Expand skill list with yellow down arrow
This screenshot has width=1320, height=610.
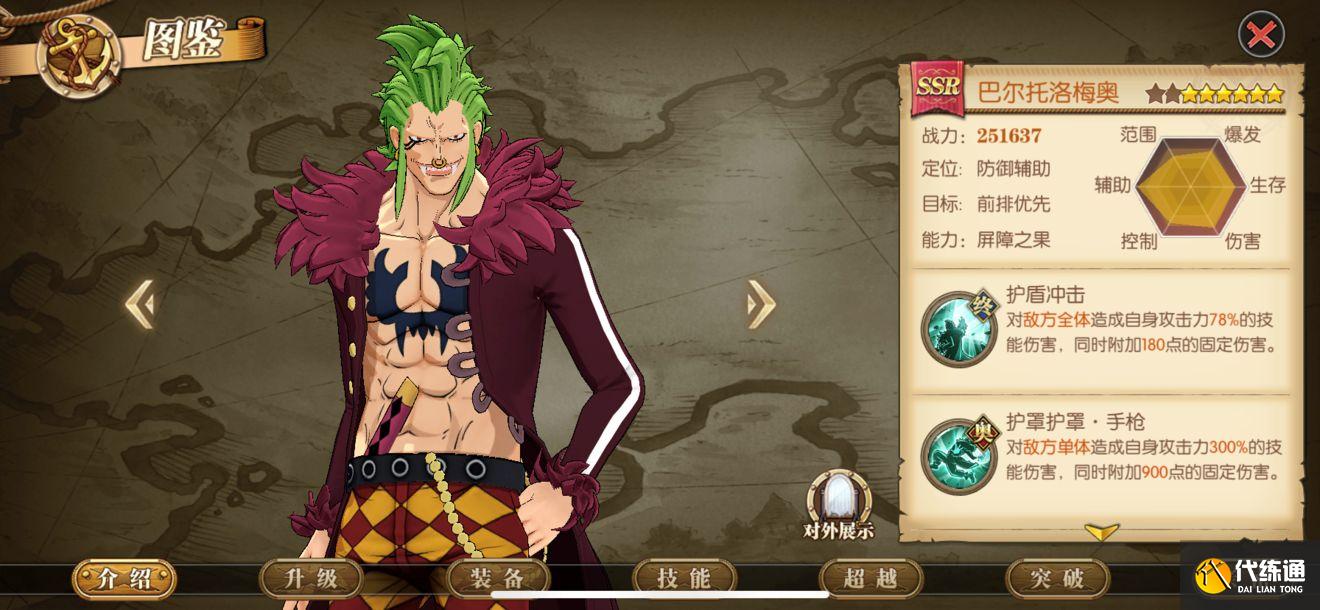click(1101, 531)
